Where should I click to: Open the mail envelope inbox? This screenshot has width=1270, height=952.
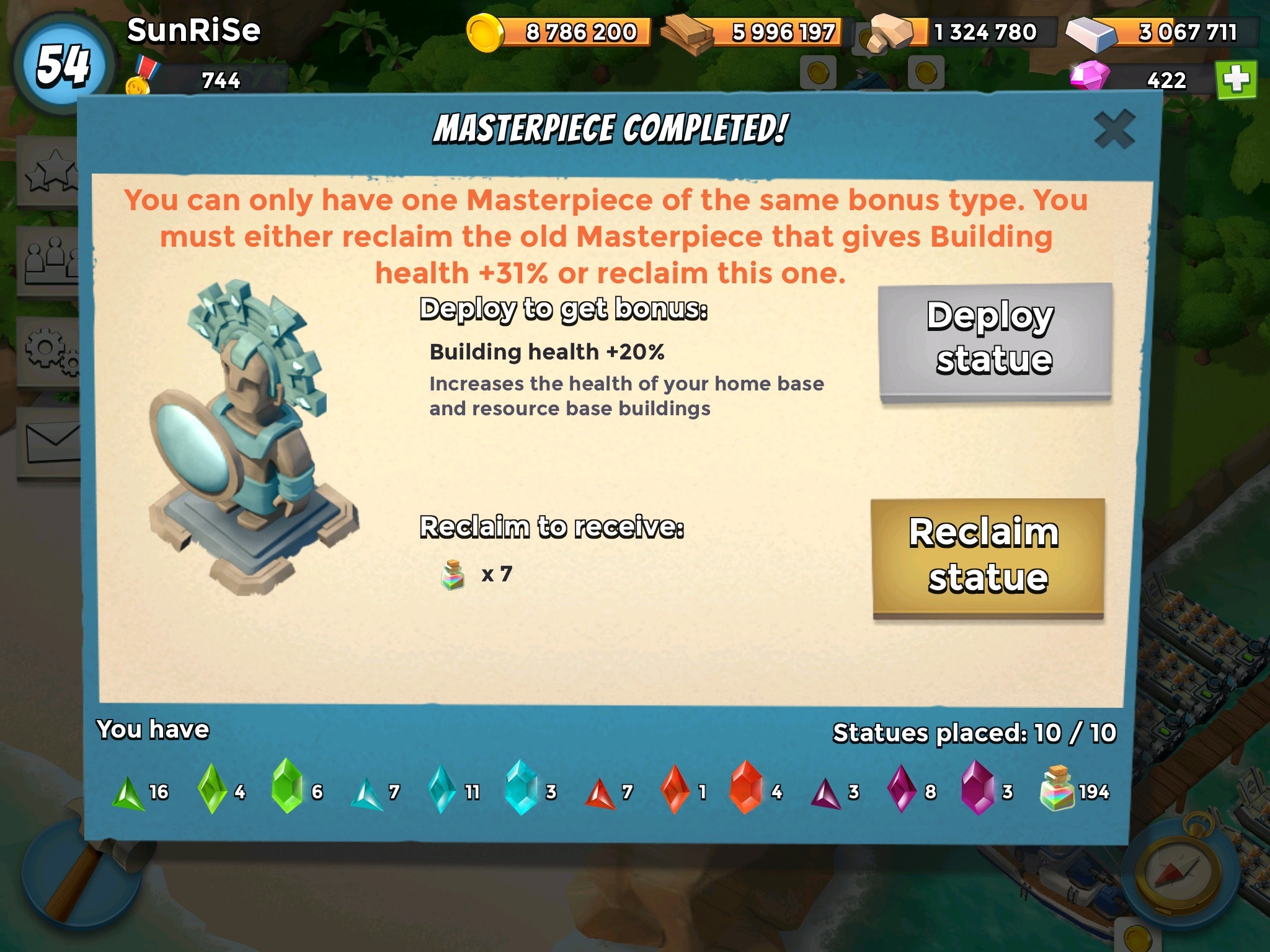point(51,442)
